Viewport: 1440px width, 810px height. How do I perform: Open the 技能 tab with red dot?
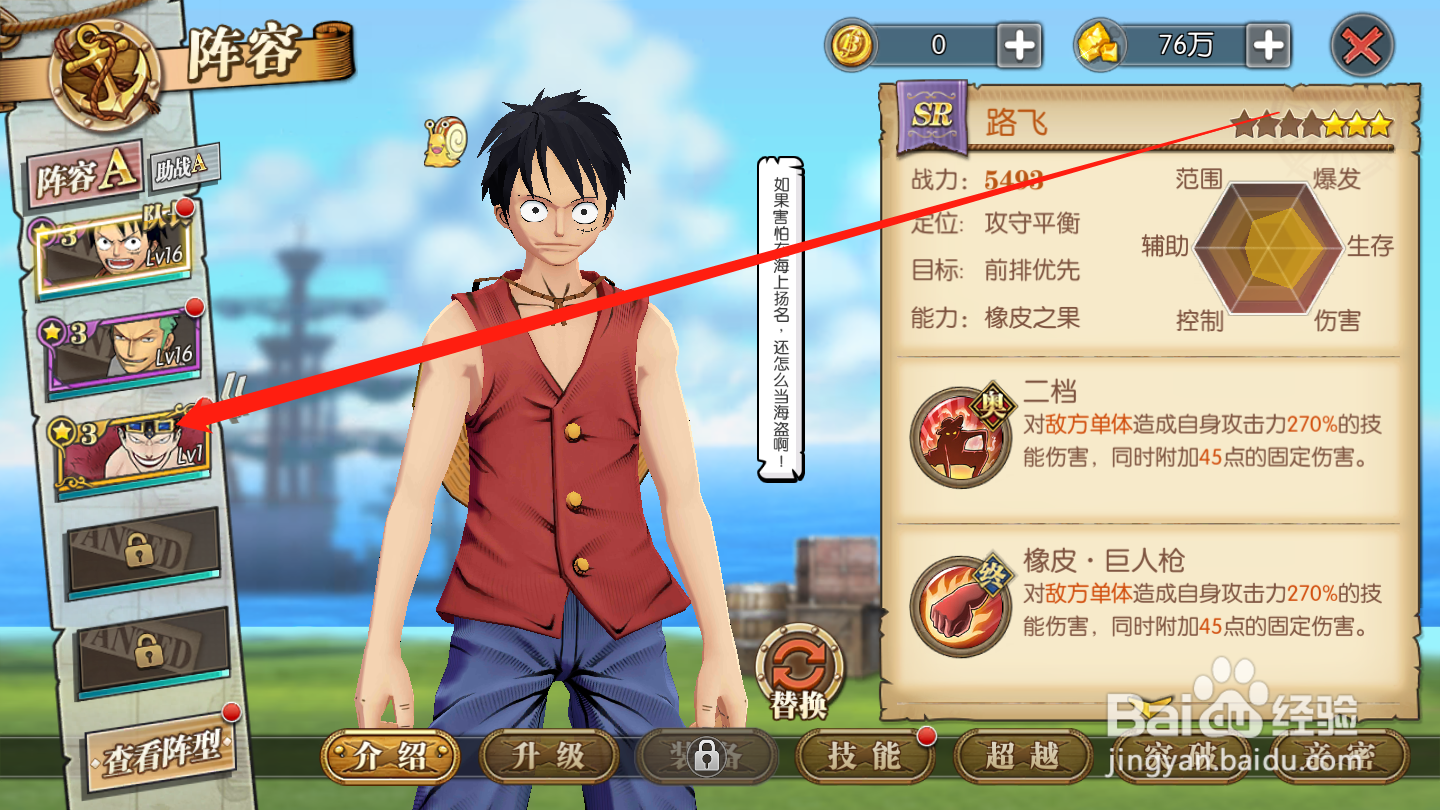(x=864, y=758)
